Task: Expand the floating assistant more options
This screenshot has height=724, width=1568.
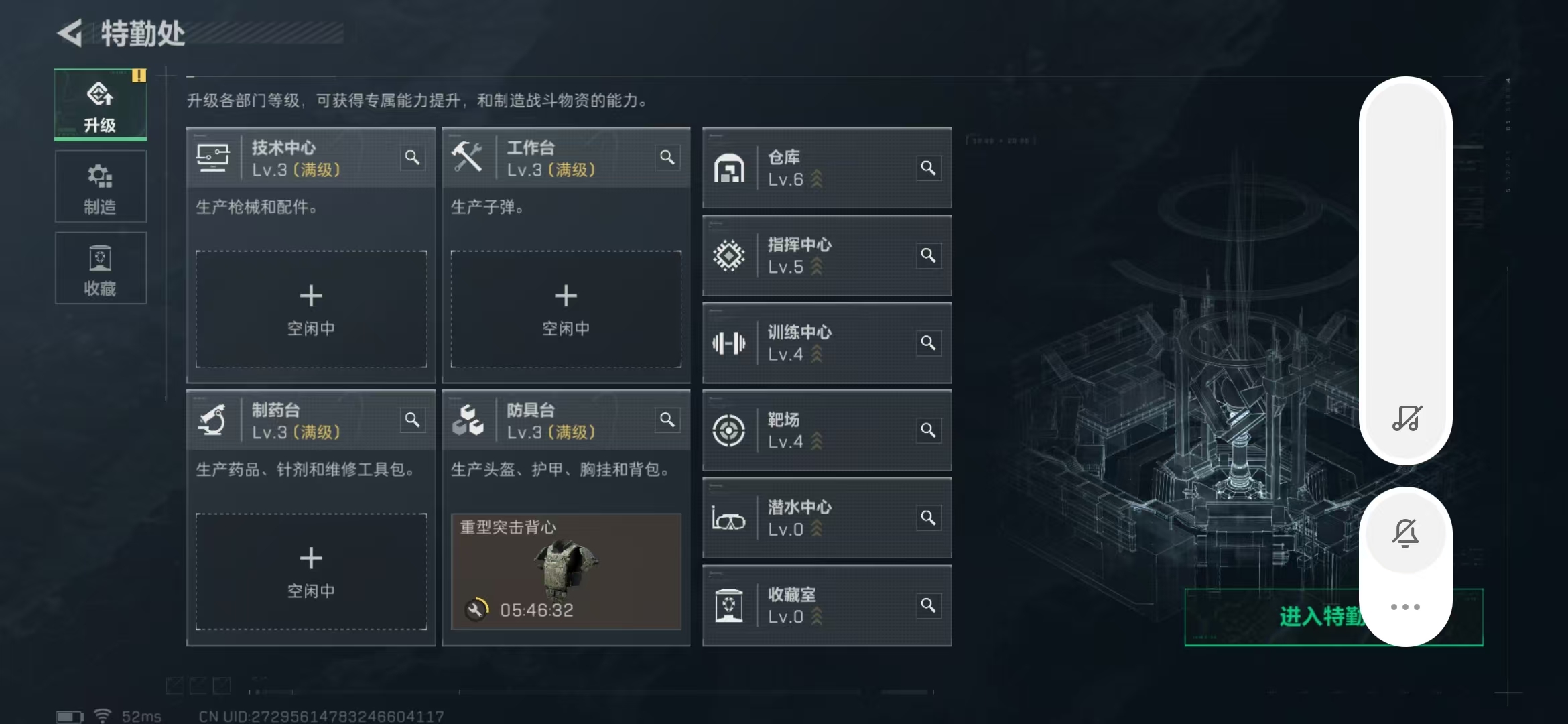Action: click(1406, 607)
